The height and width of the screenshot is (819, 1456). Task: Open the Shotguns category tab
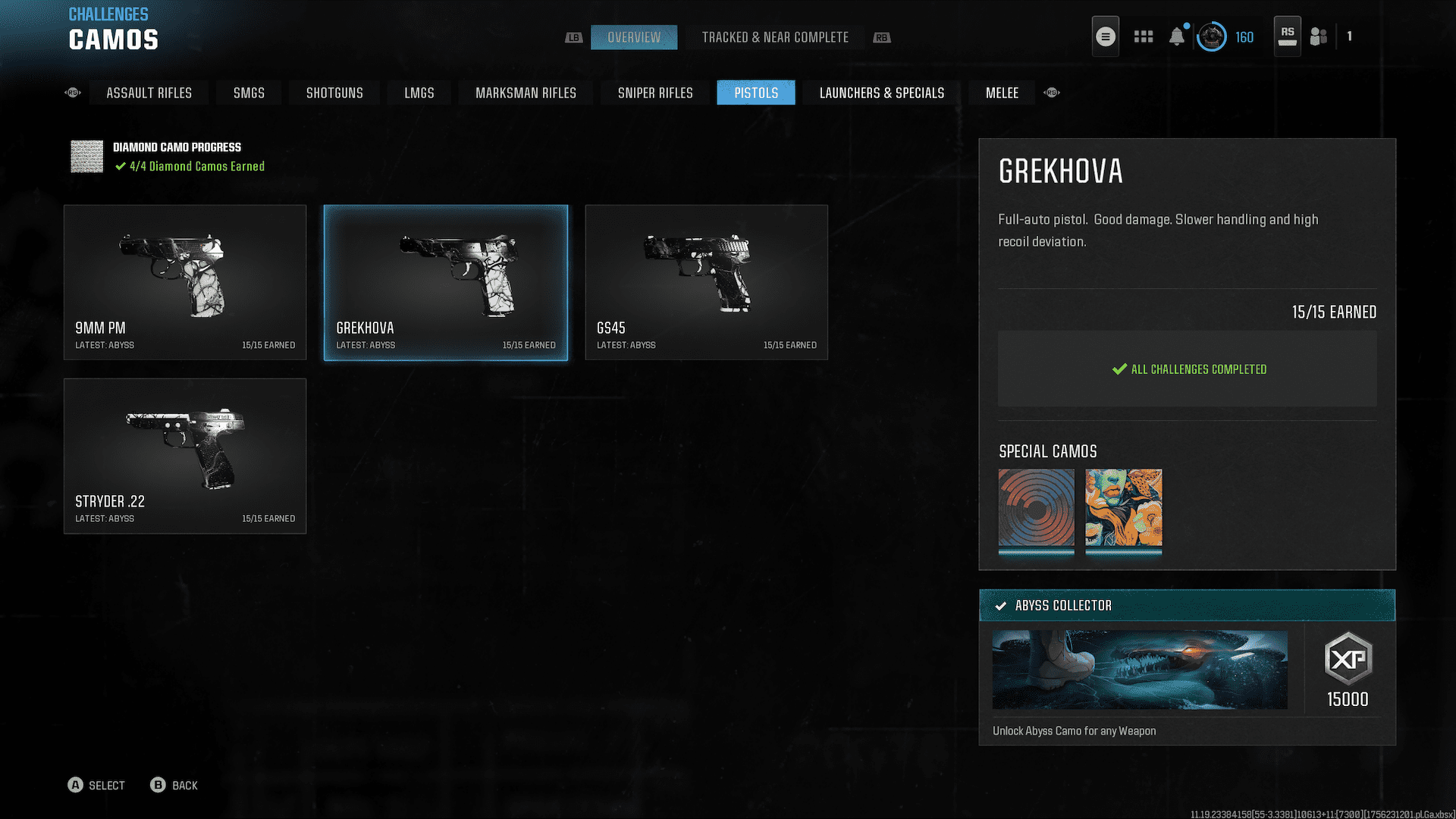tap(334, 93)
